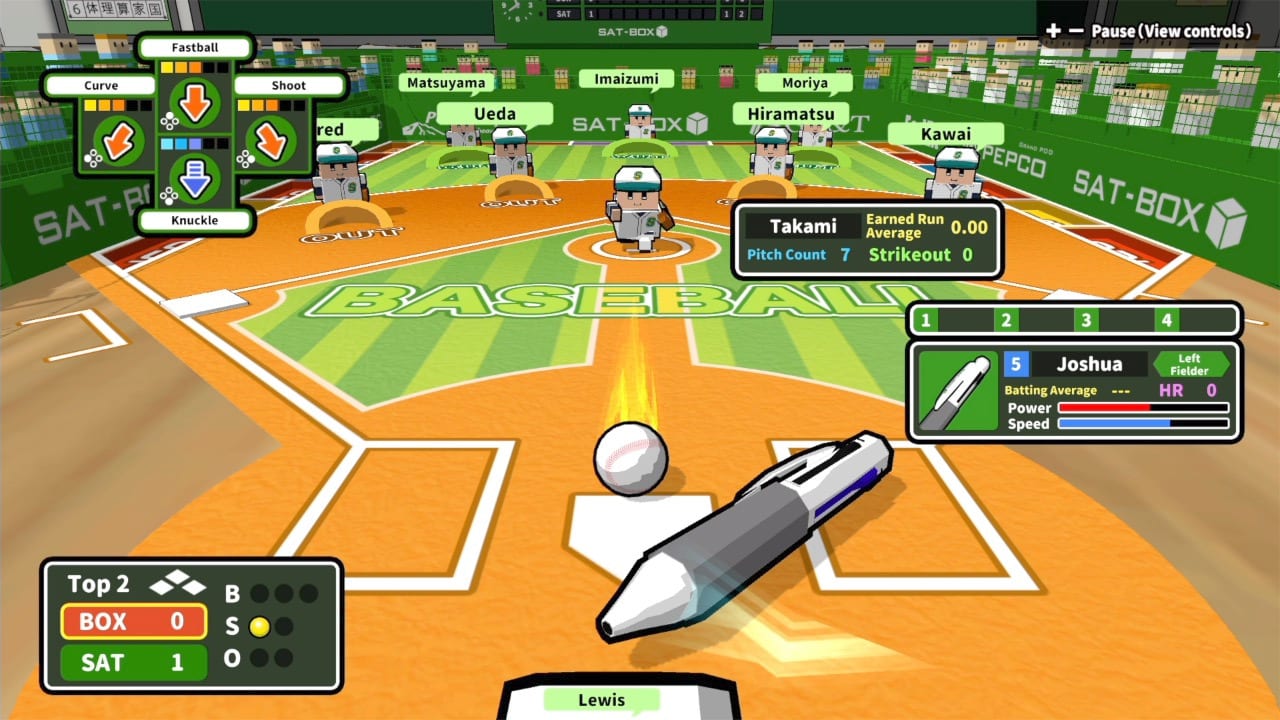The height and width of the screenshot is (720, 1280).
Task: Select the Curve pitch arrow icon
Action: (117, 141)
